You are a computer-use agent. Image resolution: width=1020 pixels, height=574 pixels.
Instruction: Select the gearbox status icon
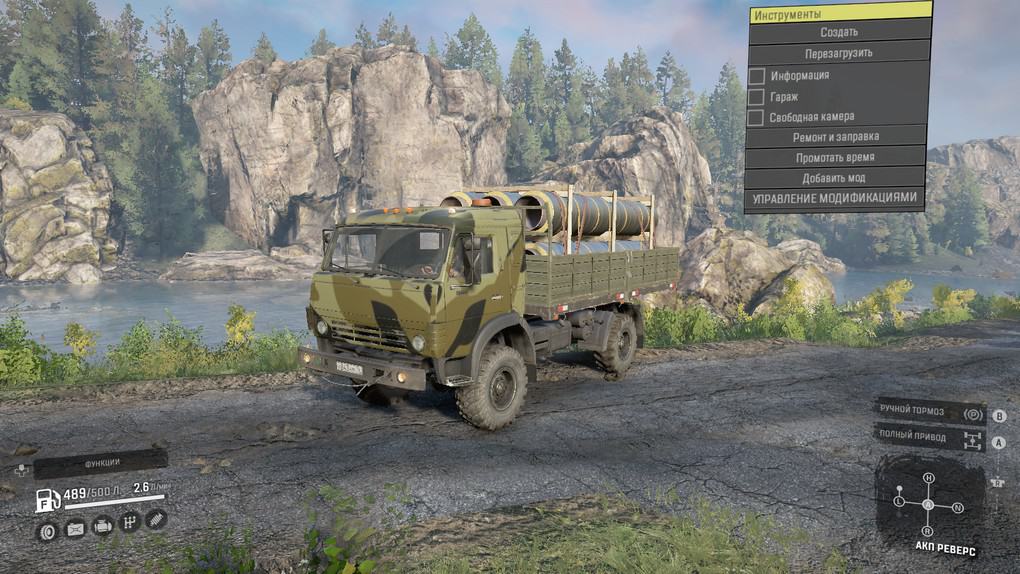pyautogui.click(x=129, y=522)
